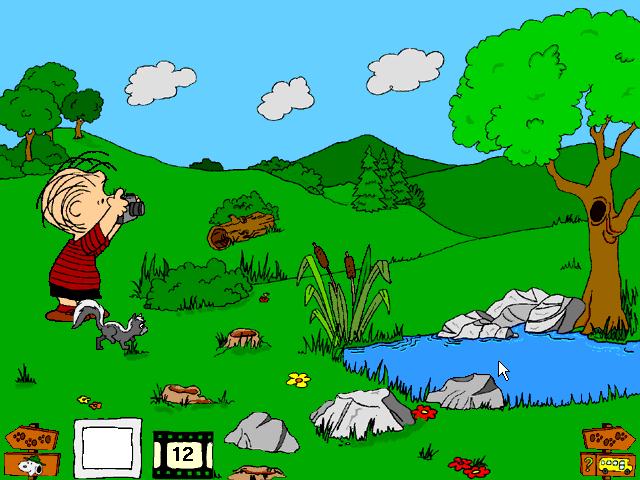Image resolution: width=640 pixels, height=480 pixels.
Task: Click the film strip showing 12
Action: click(x=181, y=452)
